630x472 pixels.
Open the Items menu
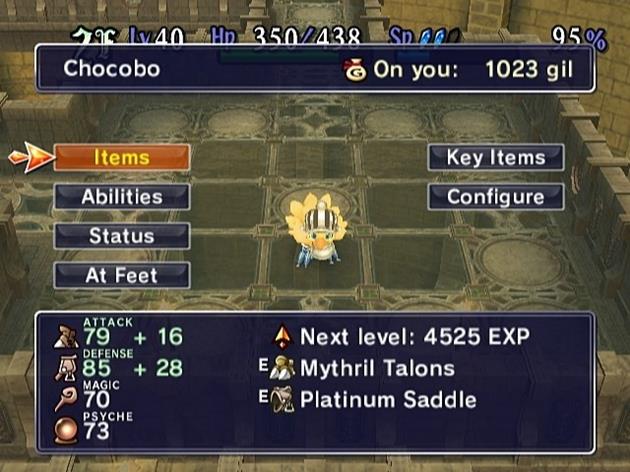pos(121,158)
